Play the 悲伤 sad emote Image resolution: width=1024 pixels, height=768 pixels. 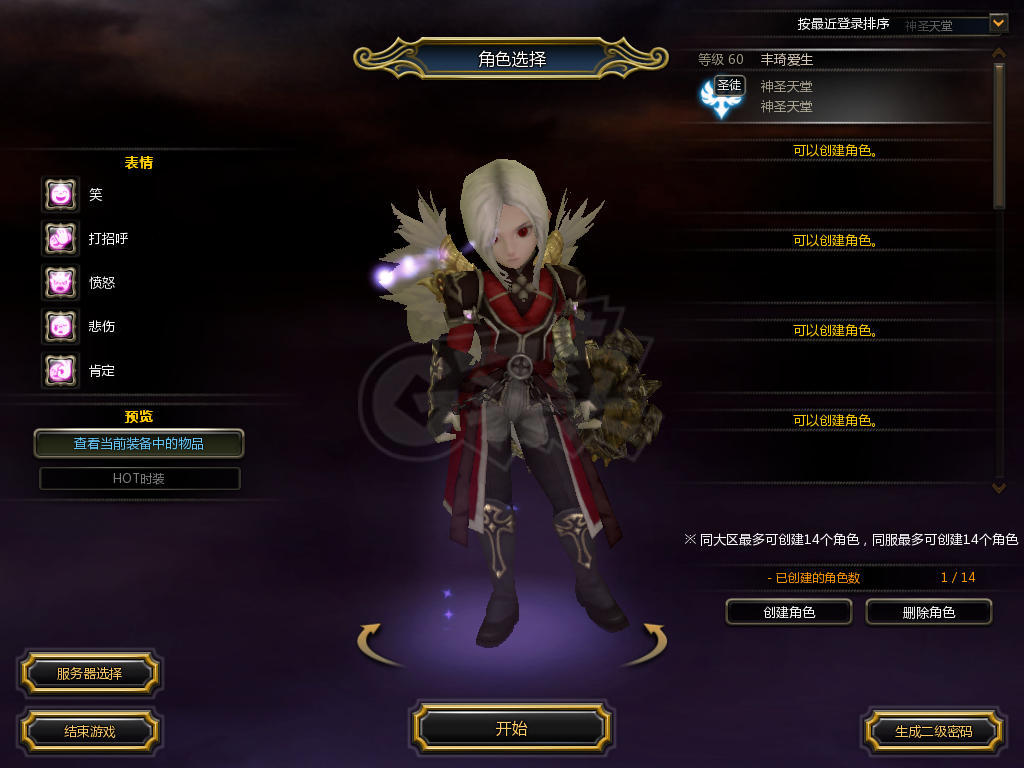click(60, 326)
